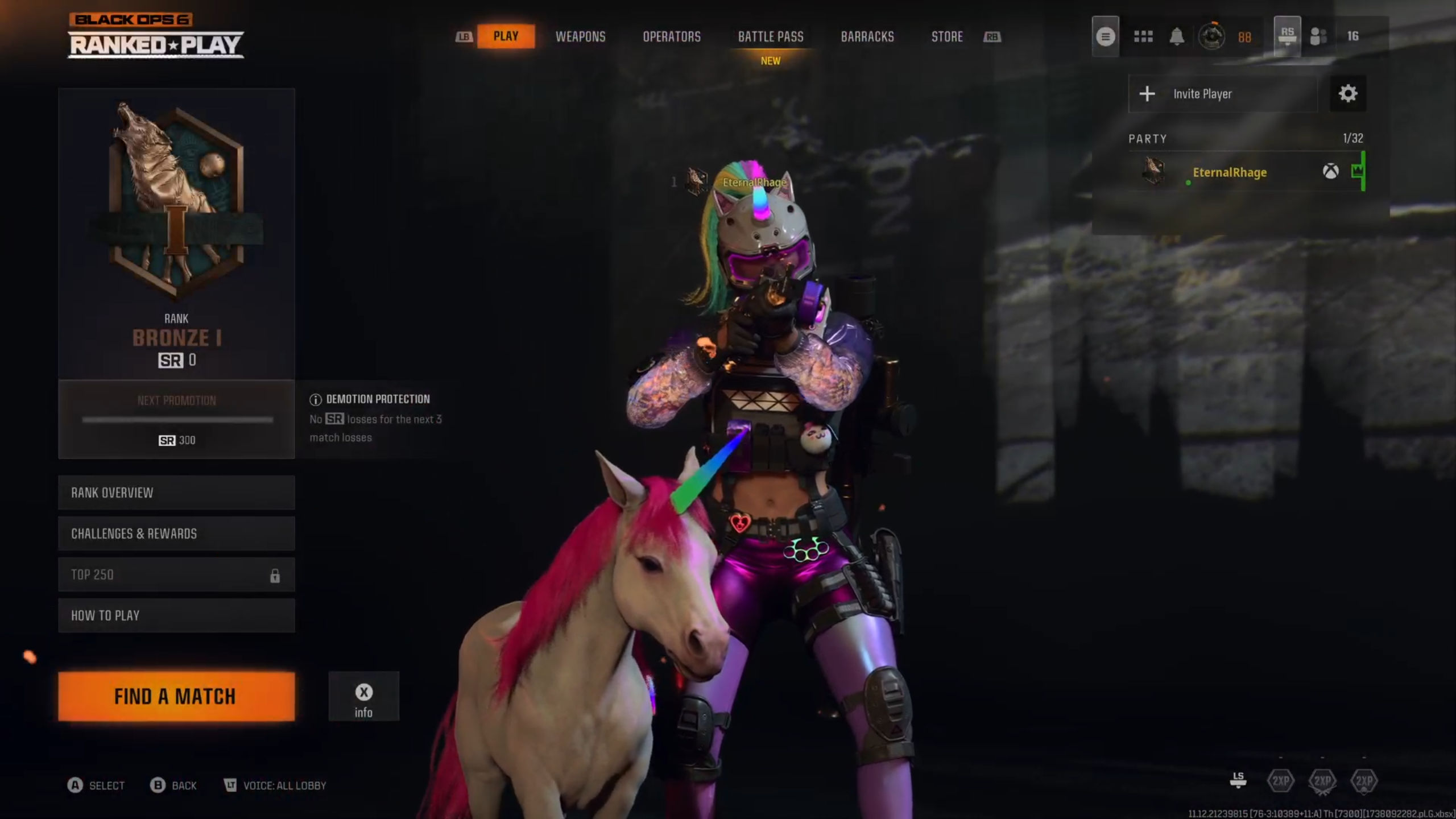Open Challenges & Rewards

coord(176,533)
